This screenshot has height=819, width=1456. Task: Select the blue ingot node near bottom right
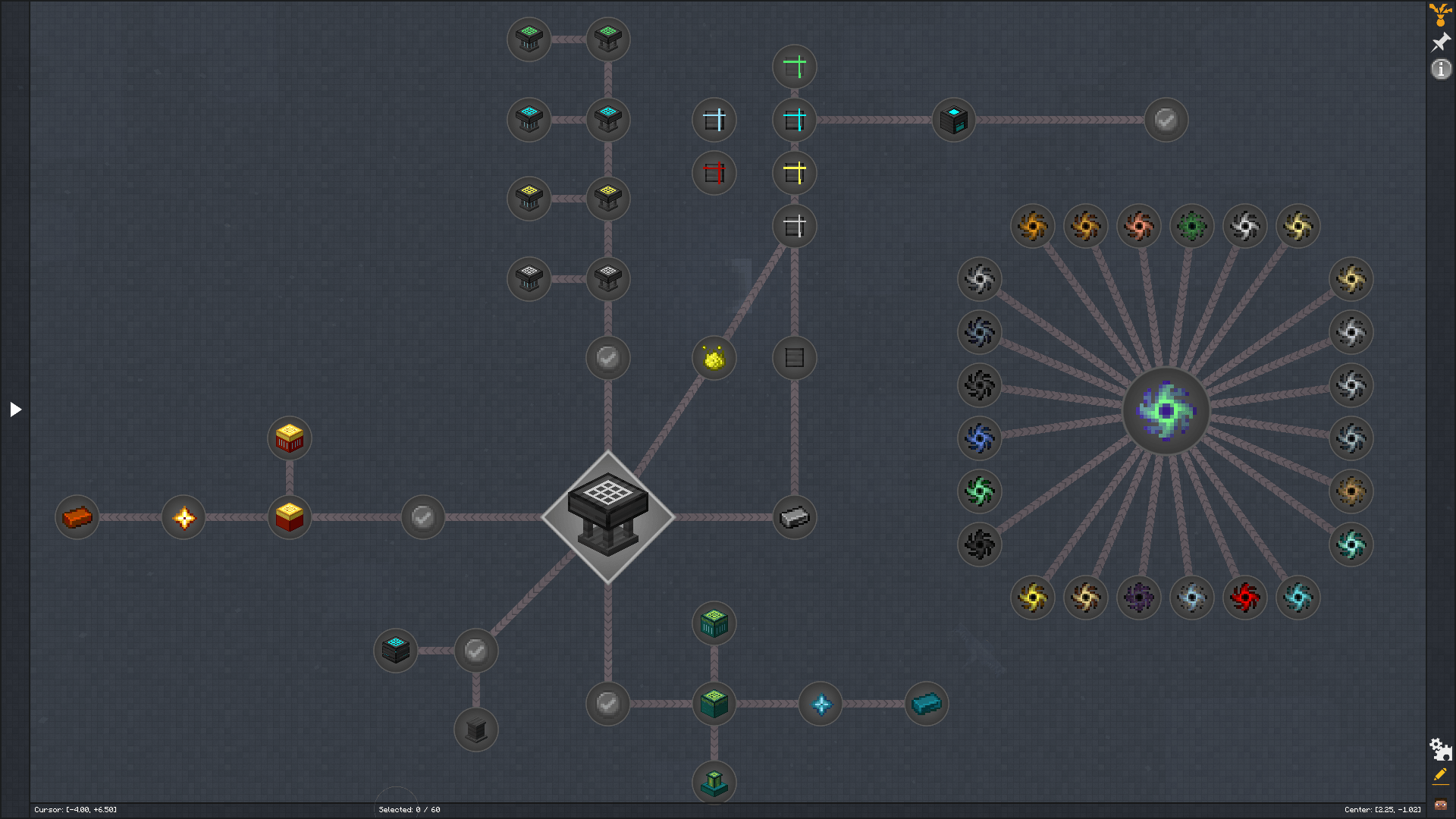click(x=927, y=703)
